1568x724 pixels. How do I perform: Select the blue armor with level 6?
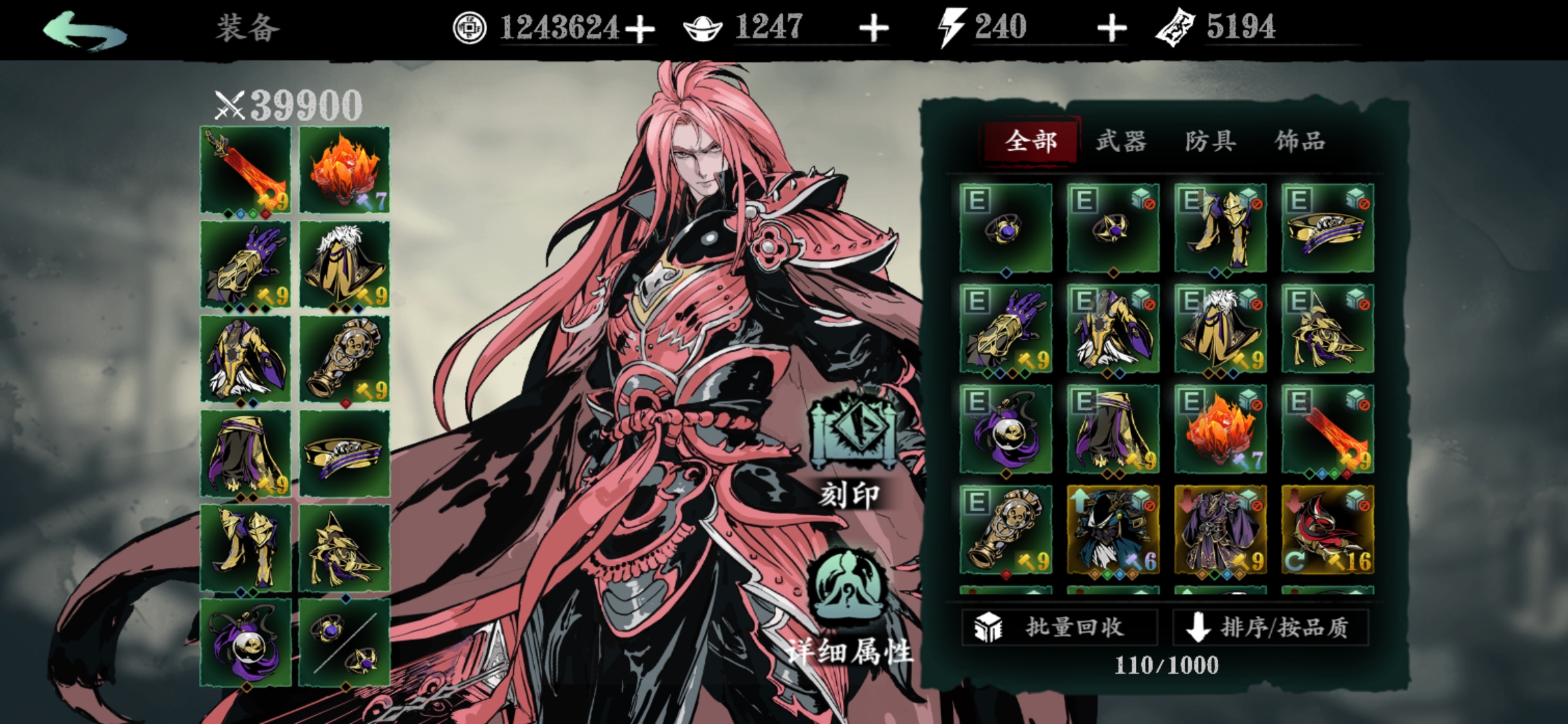coord(1113,530)
